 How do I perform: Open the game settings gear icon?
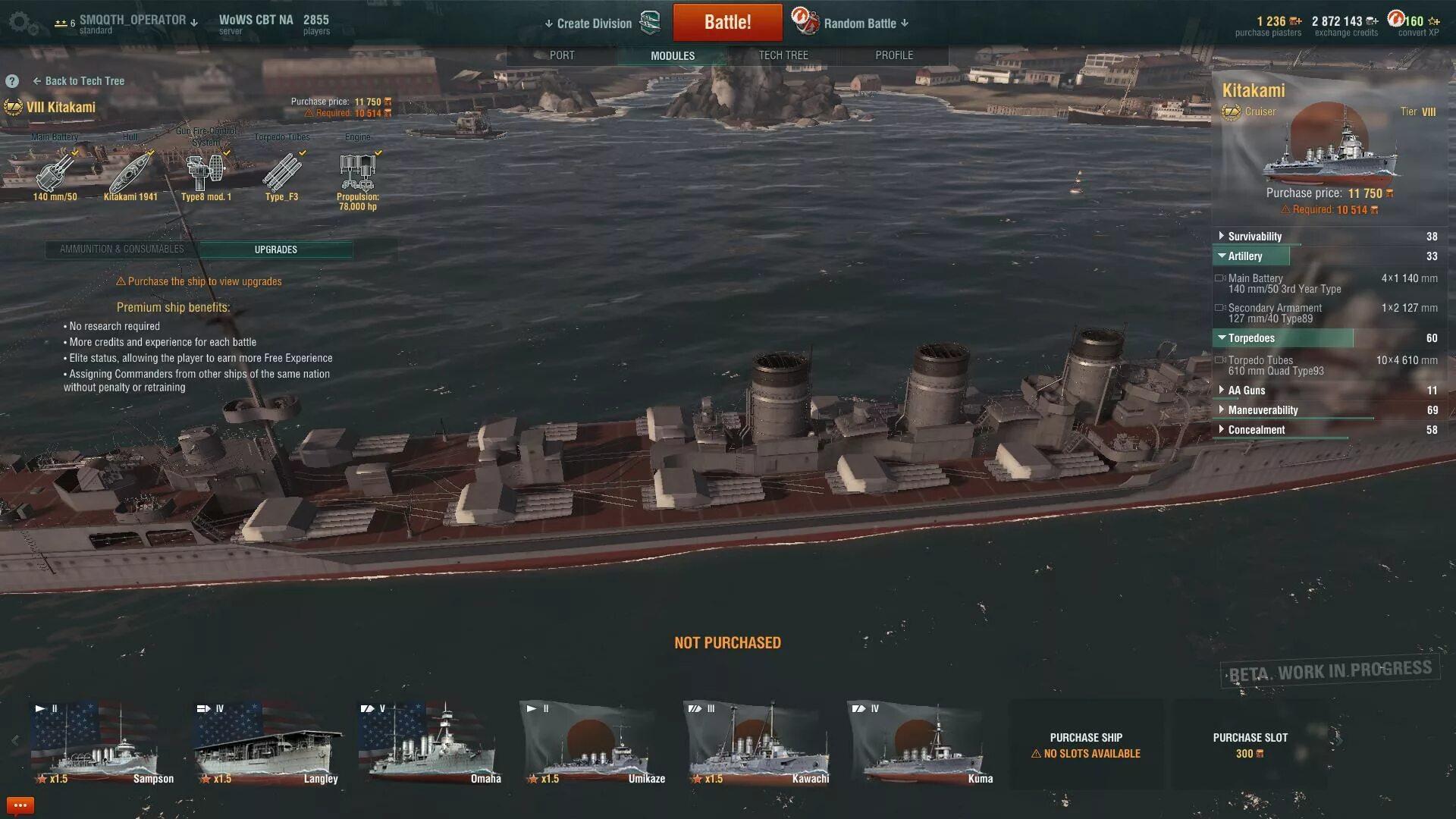[20, 23]
